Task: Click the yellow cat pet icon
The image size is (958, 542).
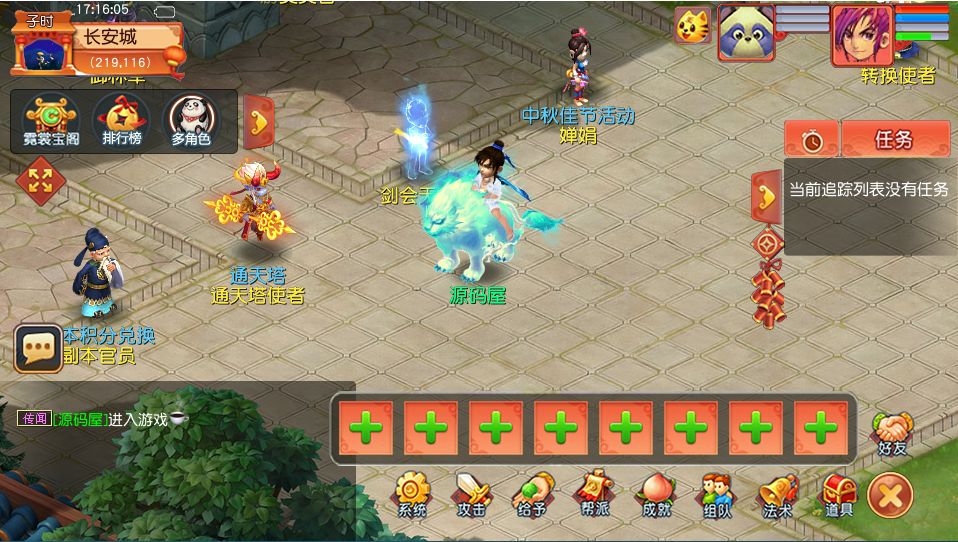Action: pyautogui.click(x=692, y=26)
